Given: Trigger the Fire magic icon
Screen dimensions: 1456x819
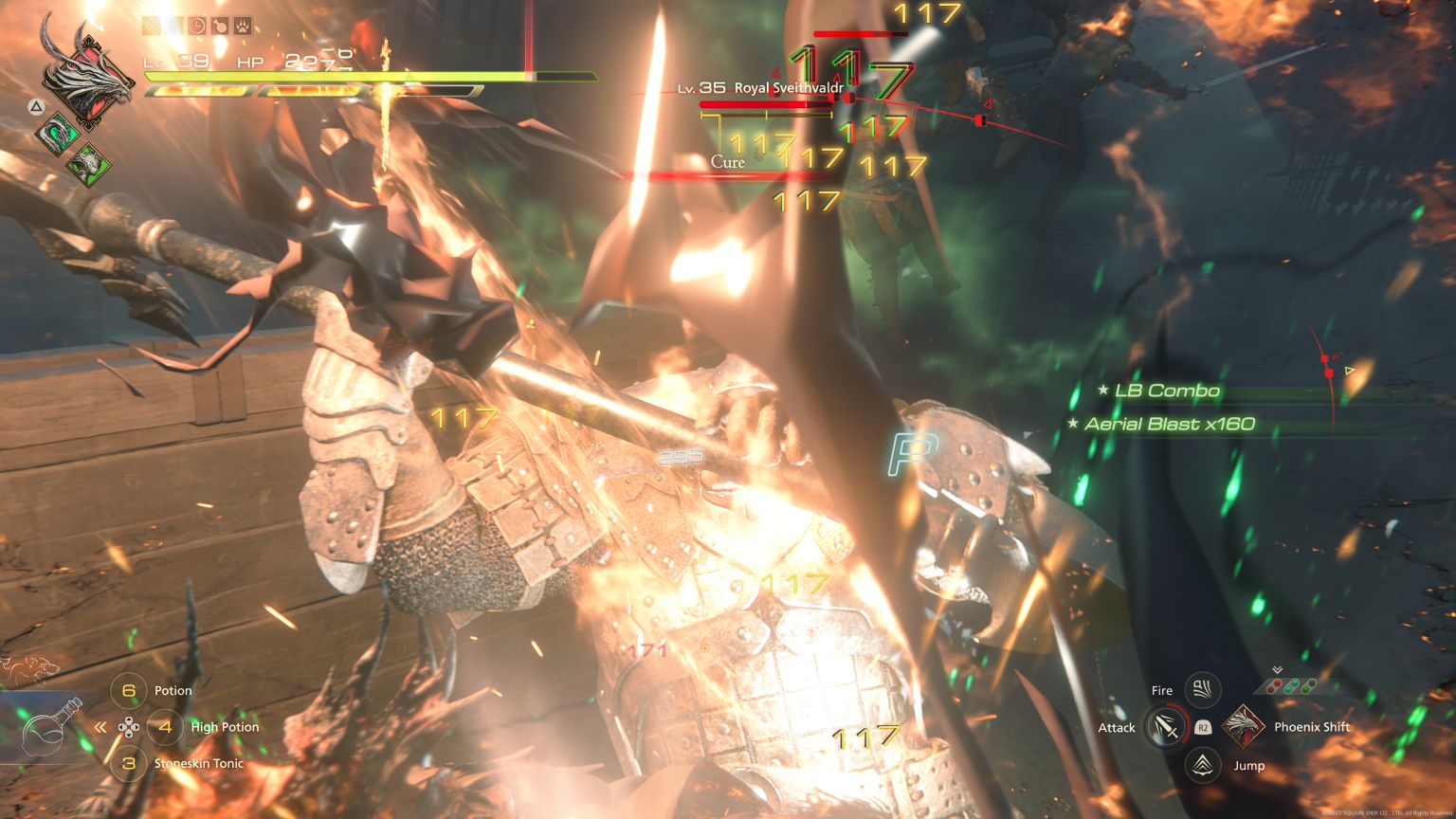Looking at the screenshot, I should (x=1203, y=689).
